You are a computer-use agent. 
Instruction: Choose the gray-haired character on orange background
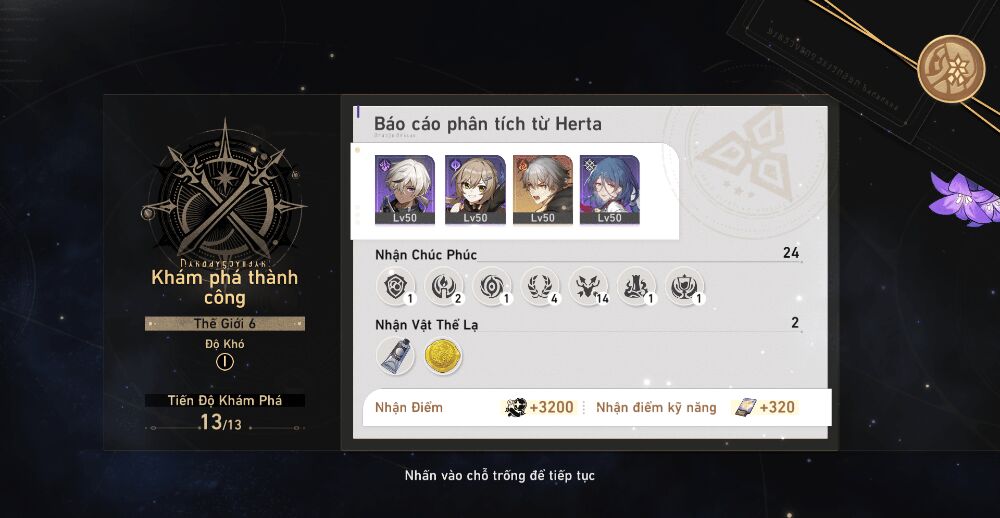pos(541,189)
